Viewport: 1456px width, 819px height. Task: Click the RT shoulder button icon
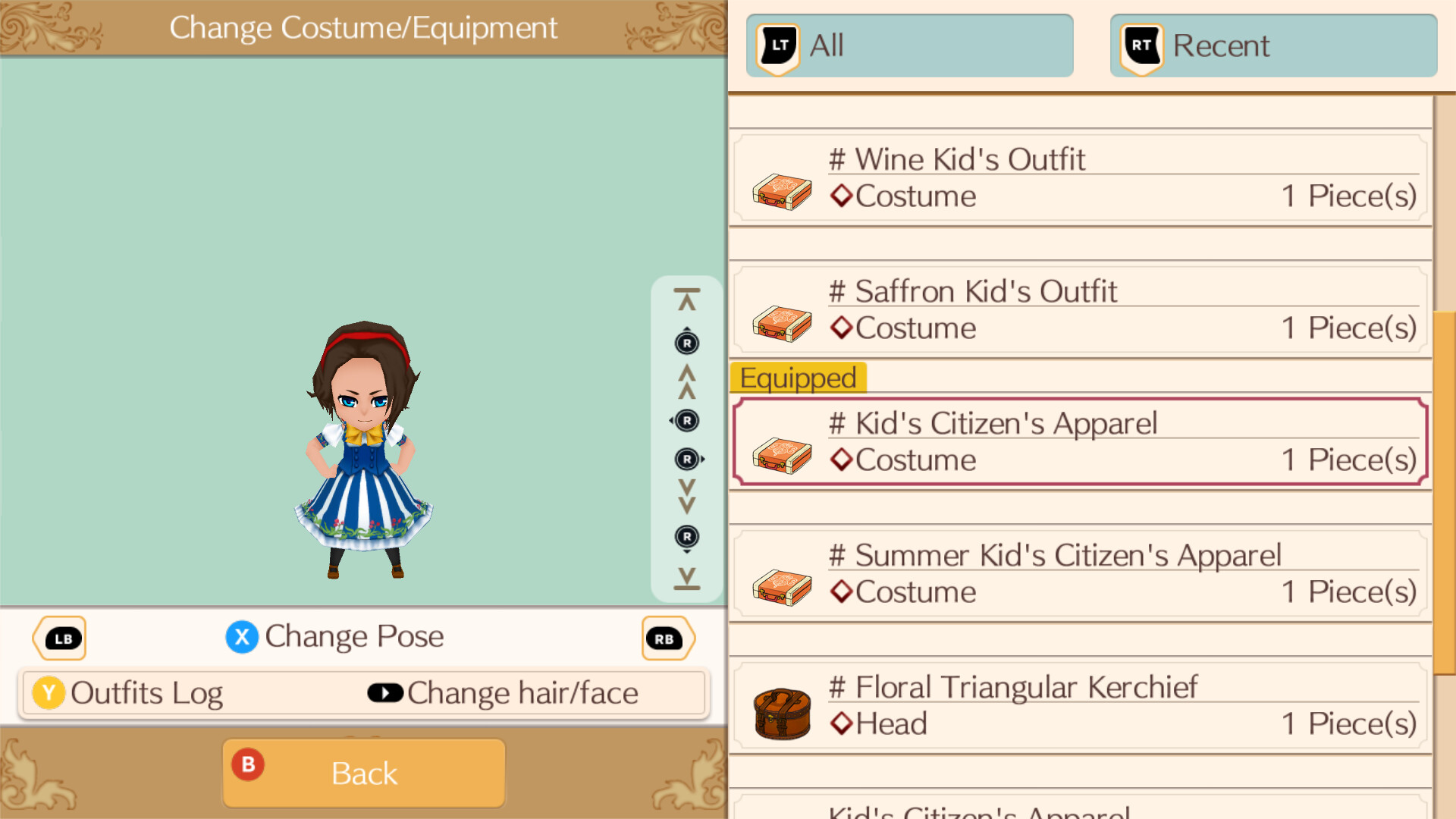point(1140,45)
